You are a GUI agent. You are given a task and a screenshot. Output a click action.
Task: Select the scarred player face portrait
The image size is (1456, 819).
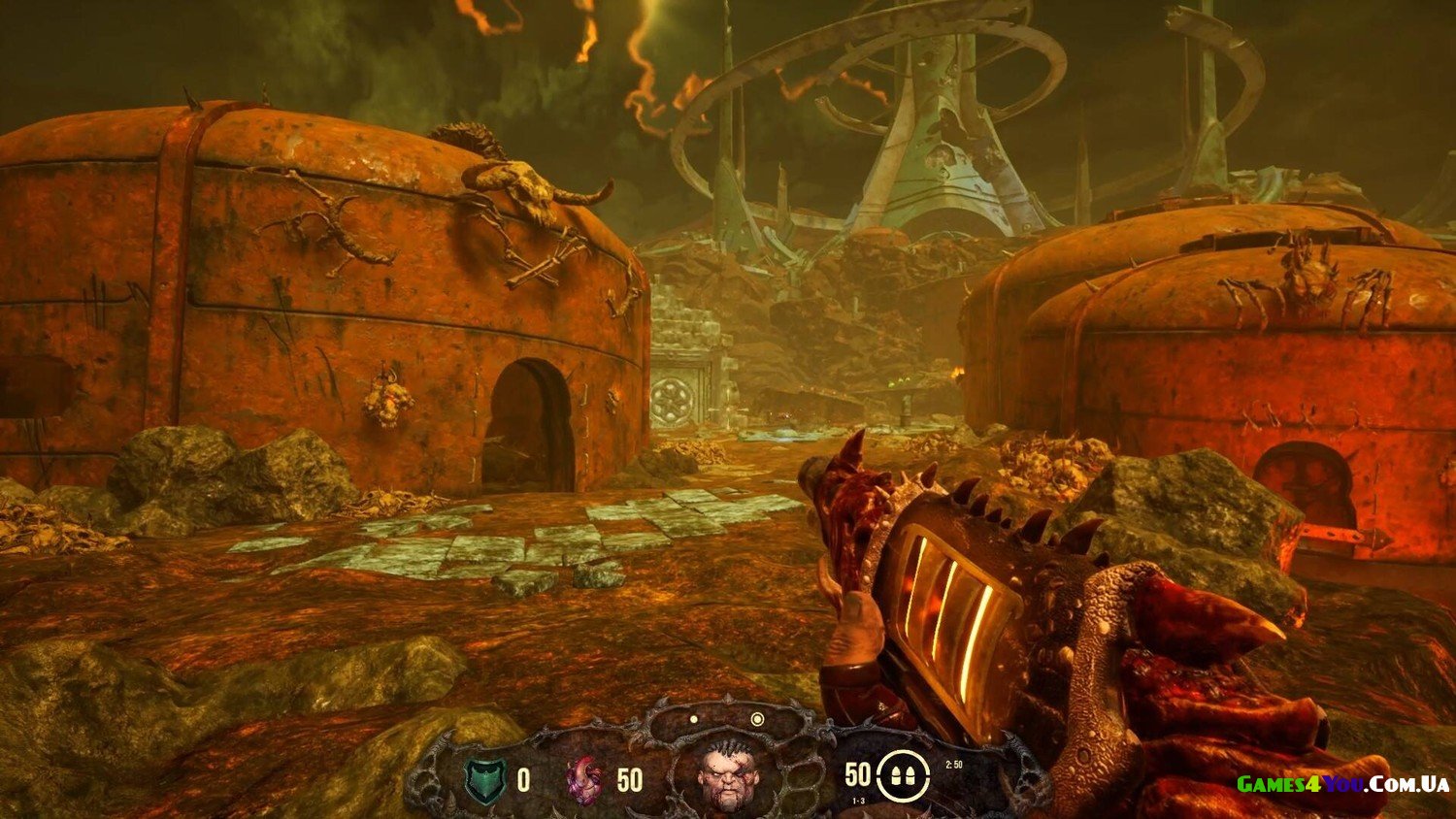pyautogui.click(x=728, y=775)
